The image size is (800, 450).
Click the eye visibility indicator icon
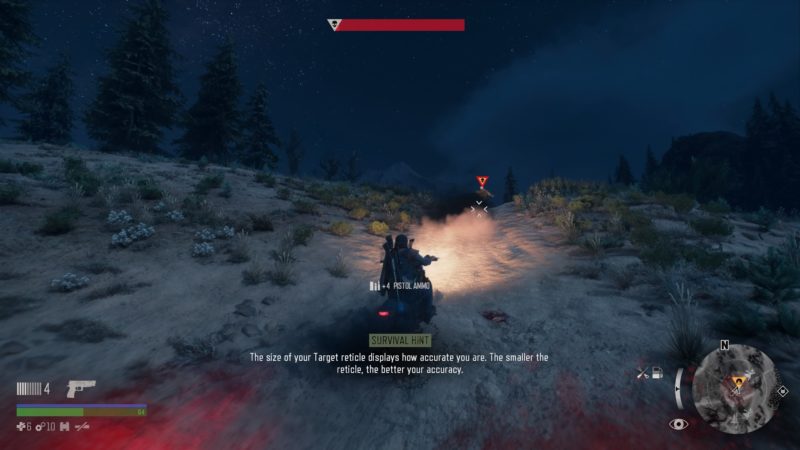(679, 424)
